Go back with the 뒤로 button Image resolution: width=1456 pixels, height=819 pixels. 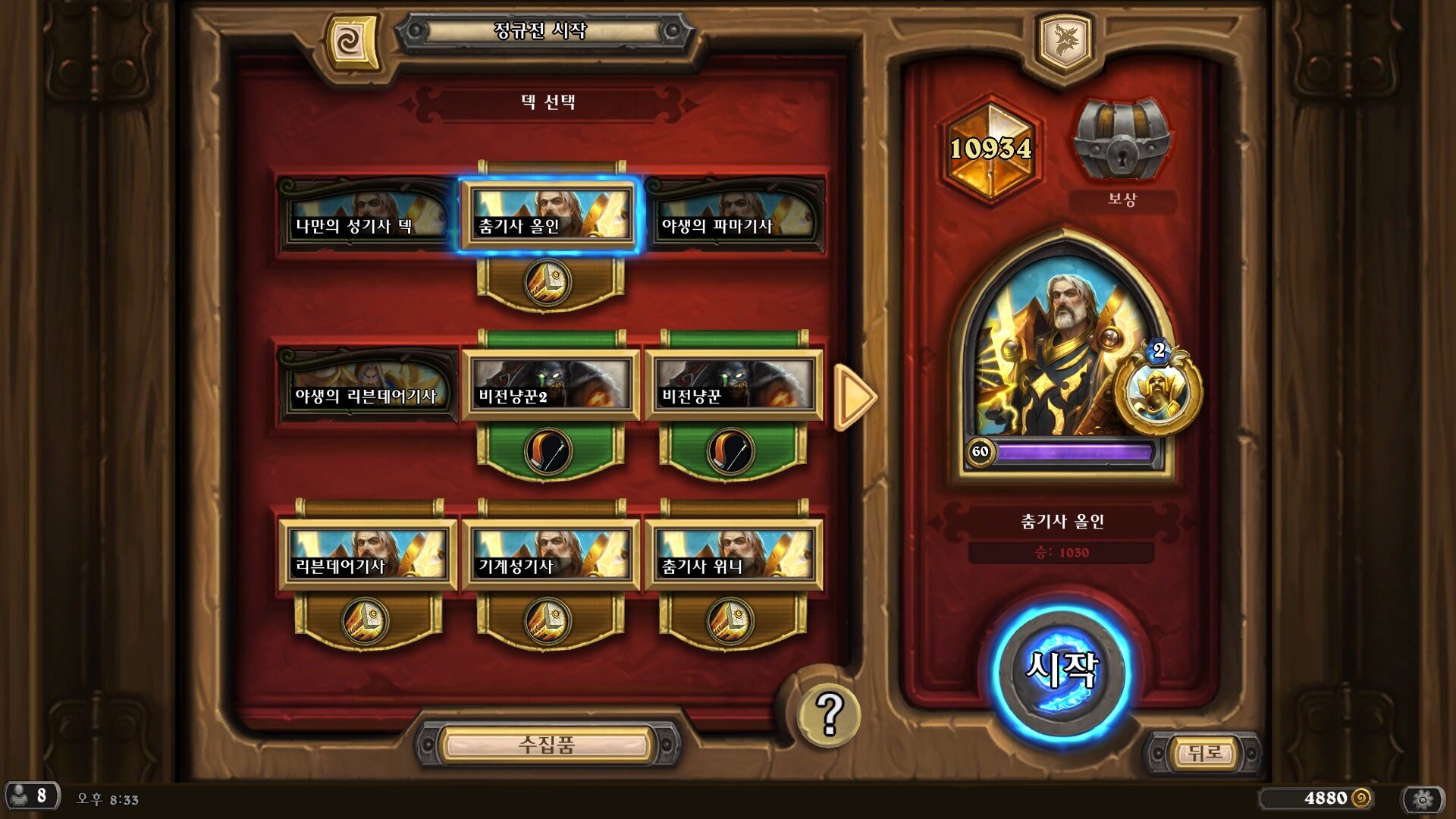point(1203,753)
